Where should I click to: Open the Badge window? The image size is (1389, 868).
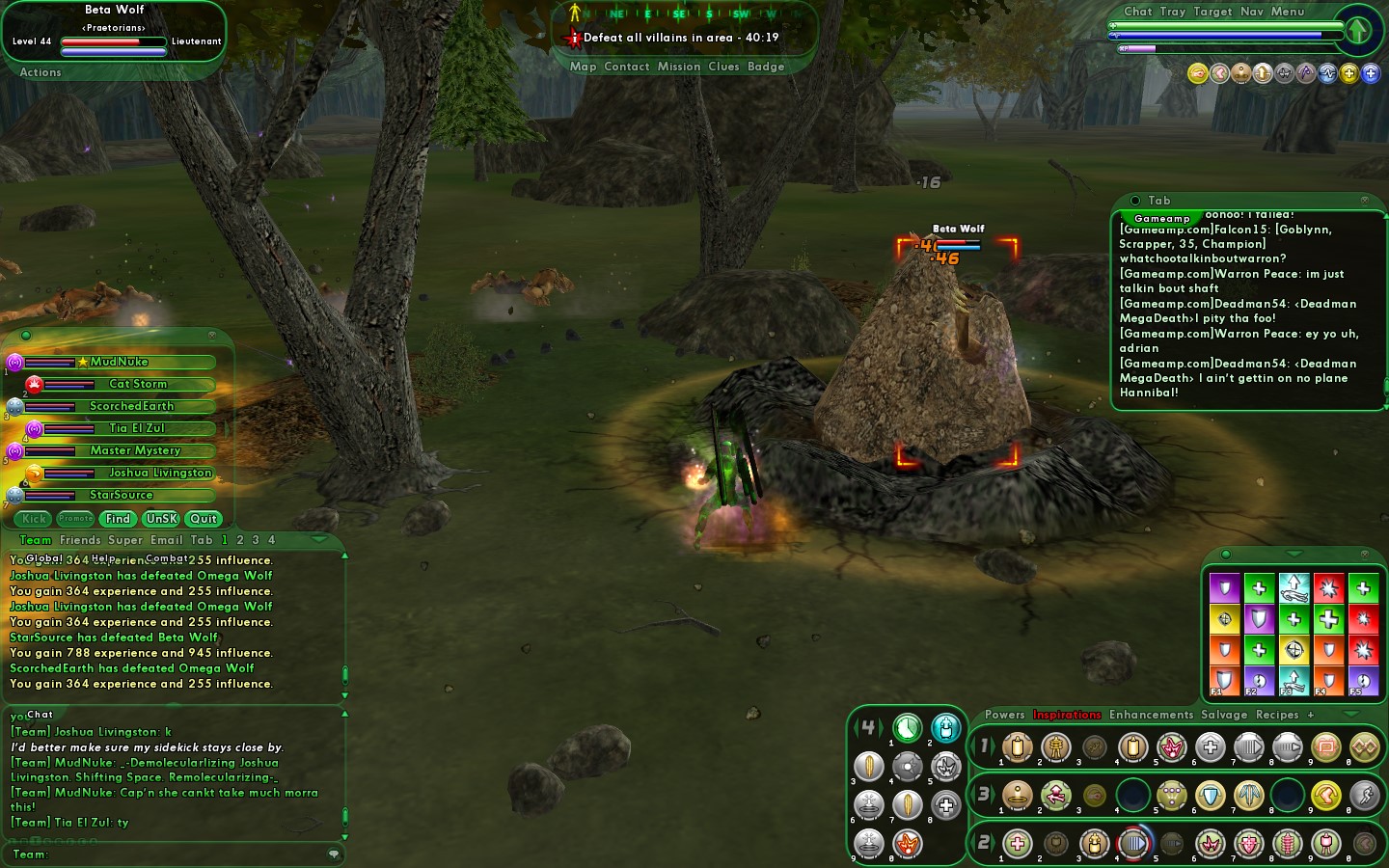coord(766,67)
